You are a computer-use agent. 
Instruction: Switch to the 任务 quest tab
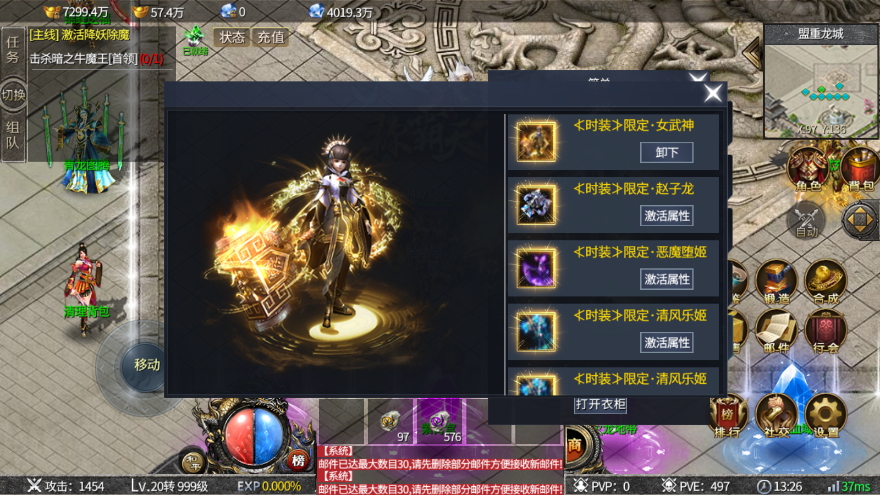click(x=13, y=49)
